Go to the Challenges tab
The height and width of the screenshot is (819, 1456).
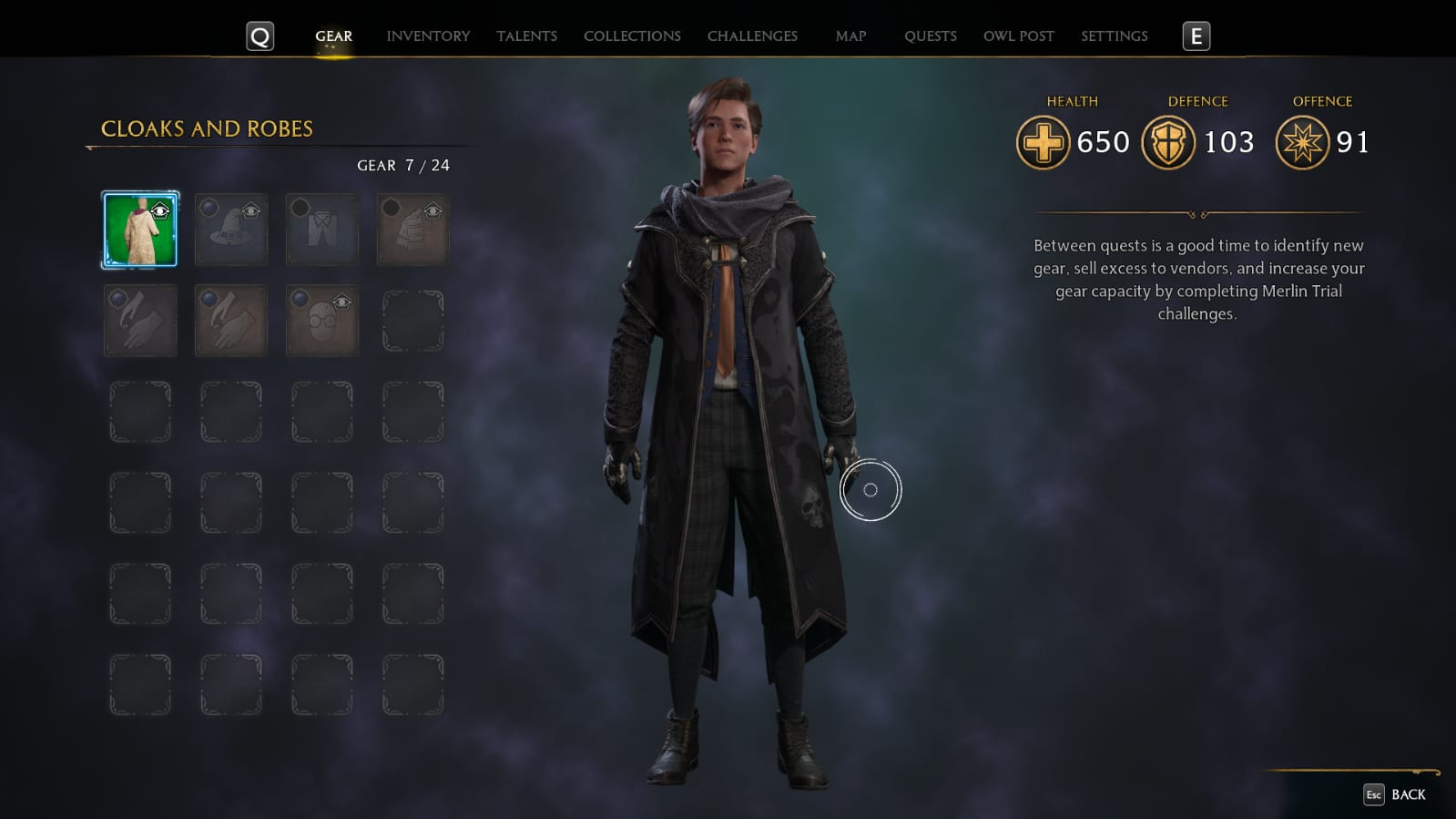click(x=752, y=36)
